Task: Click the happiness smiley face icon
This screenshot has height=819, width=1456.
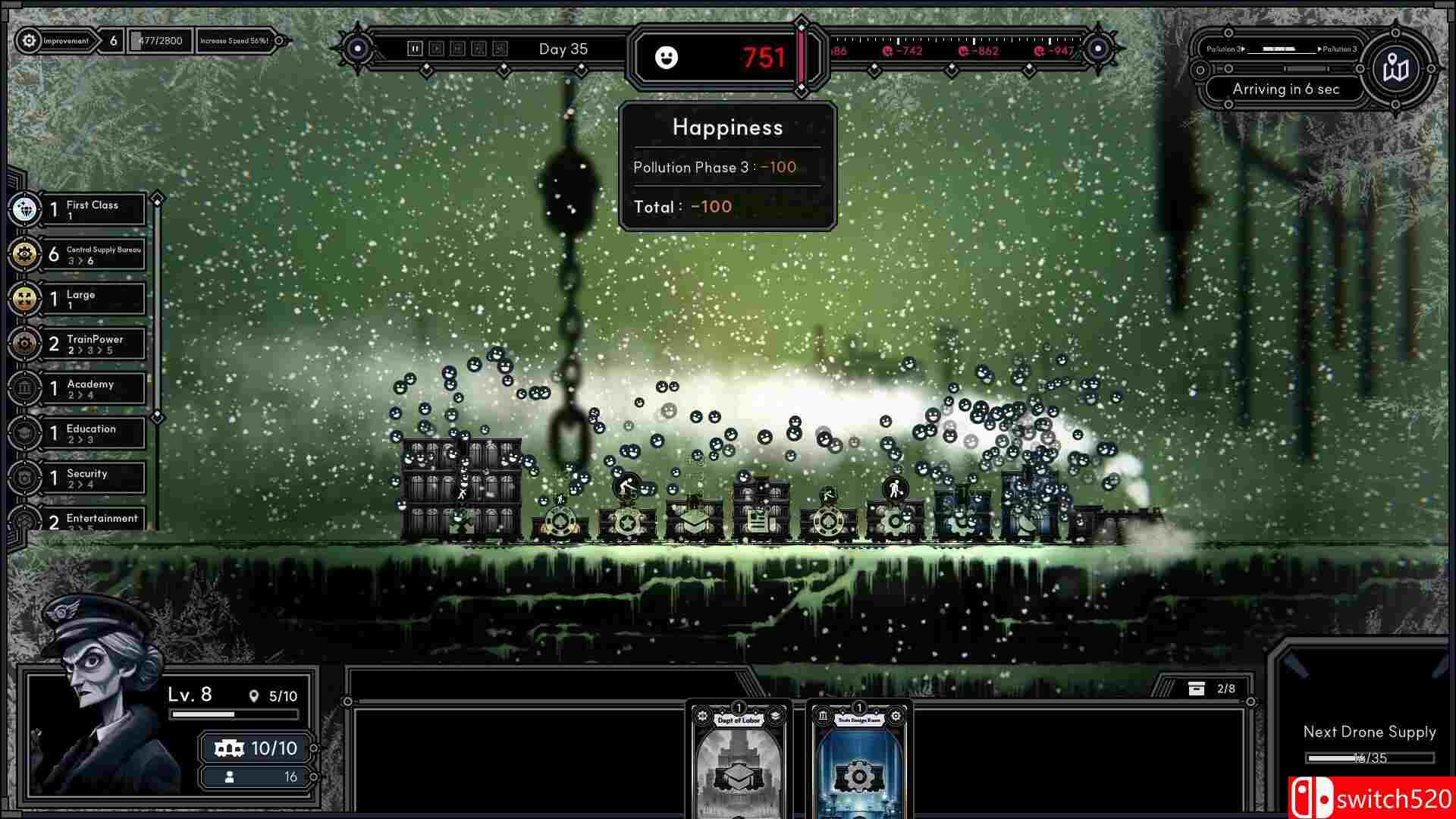Action: [667, 58]
